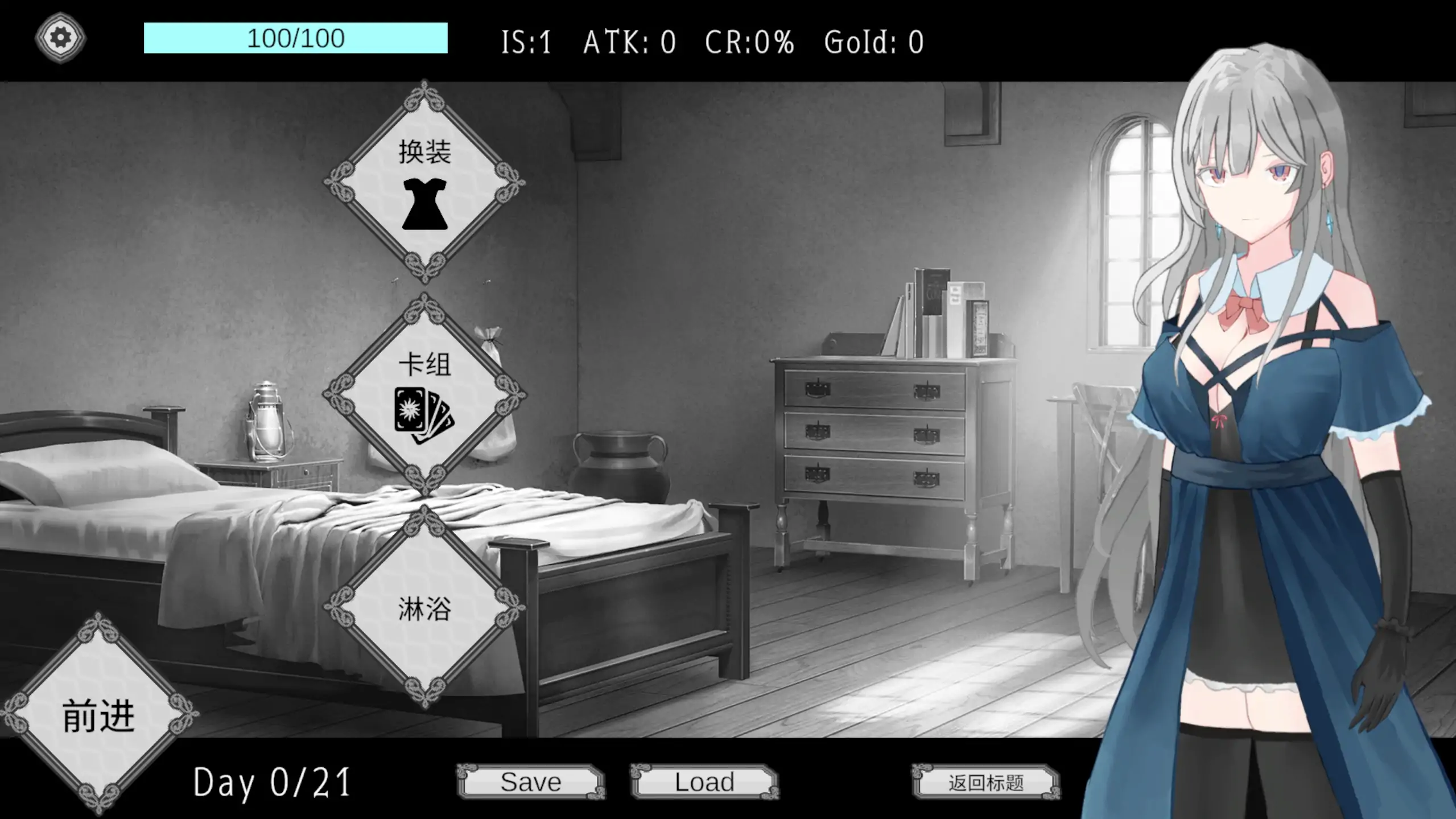1456x819 pixels.
Task: Click the Day 0/21 counter label
Action: click(272, 784)
